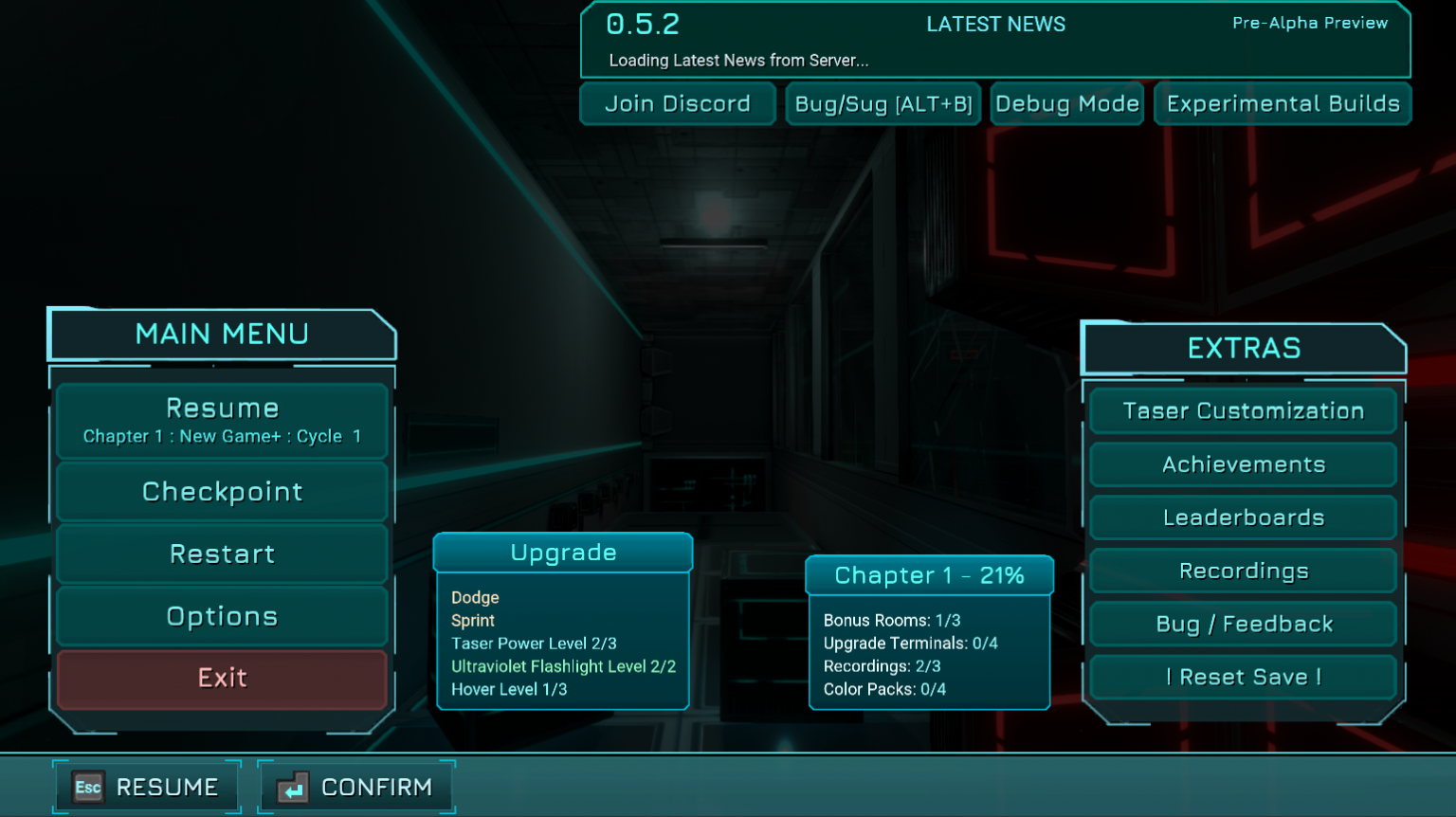Select the Dodge upgrade
Image resolution: width=1456 pixels, height=817 pixels.
[475, 598]
